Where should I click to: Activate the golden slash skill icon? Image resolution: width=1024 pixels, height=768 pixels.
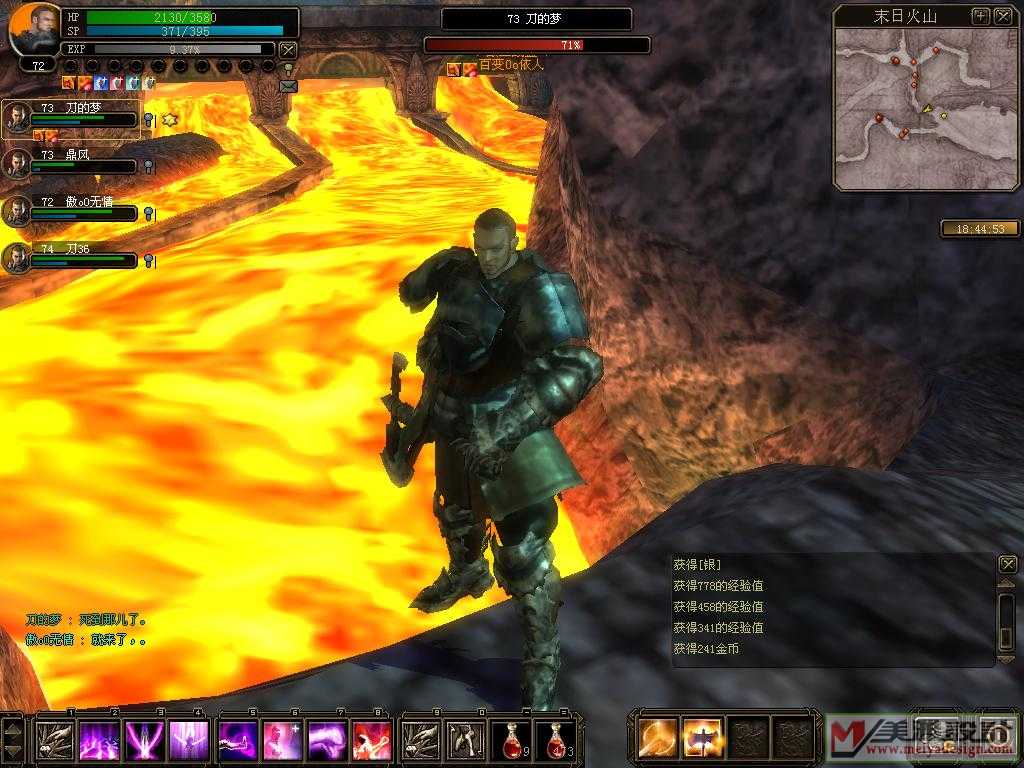click(x=658, y=738)
